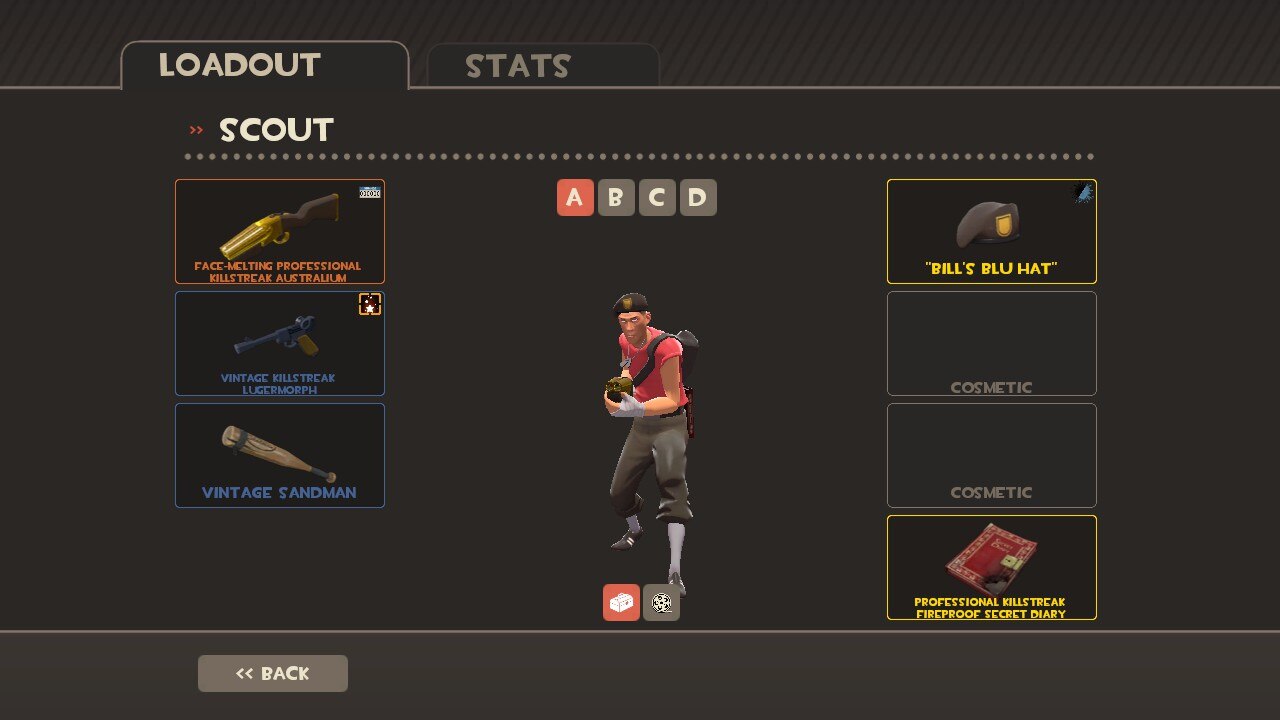Open the Vintage Killstreak Lugermorph slot

[280, 343]
